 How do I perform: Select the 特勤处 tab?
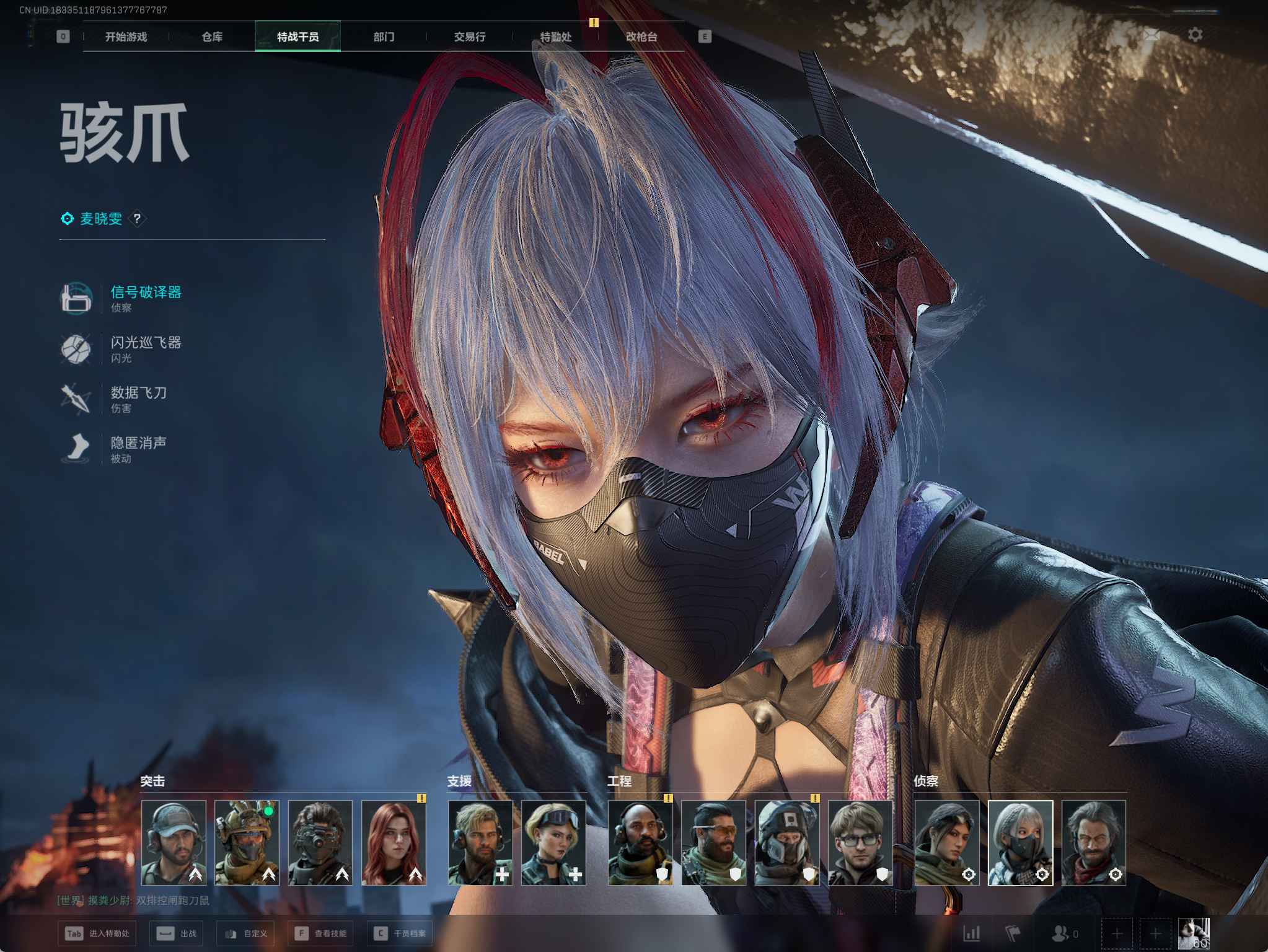coord(555,37)
